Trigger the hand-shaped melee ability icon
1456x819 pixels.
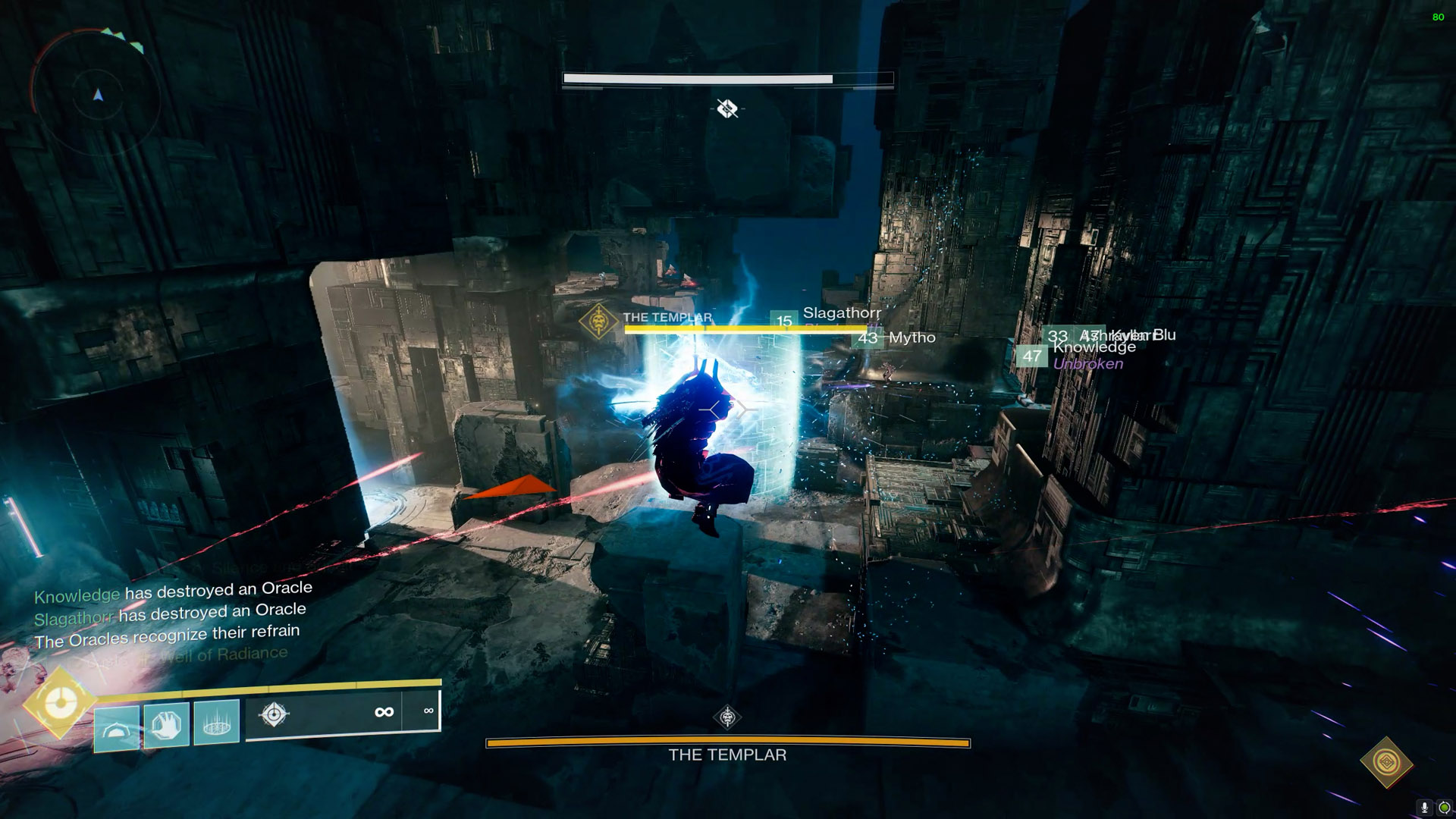167,724
